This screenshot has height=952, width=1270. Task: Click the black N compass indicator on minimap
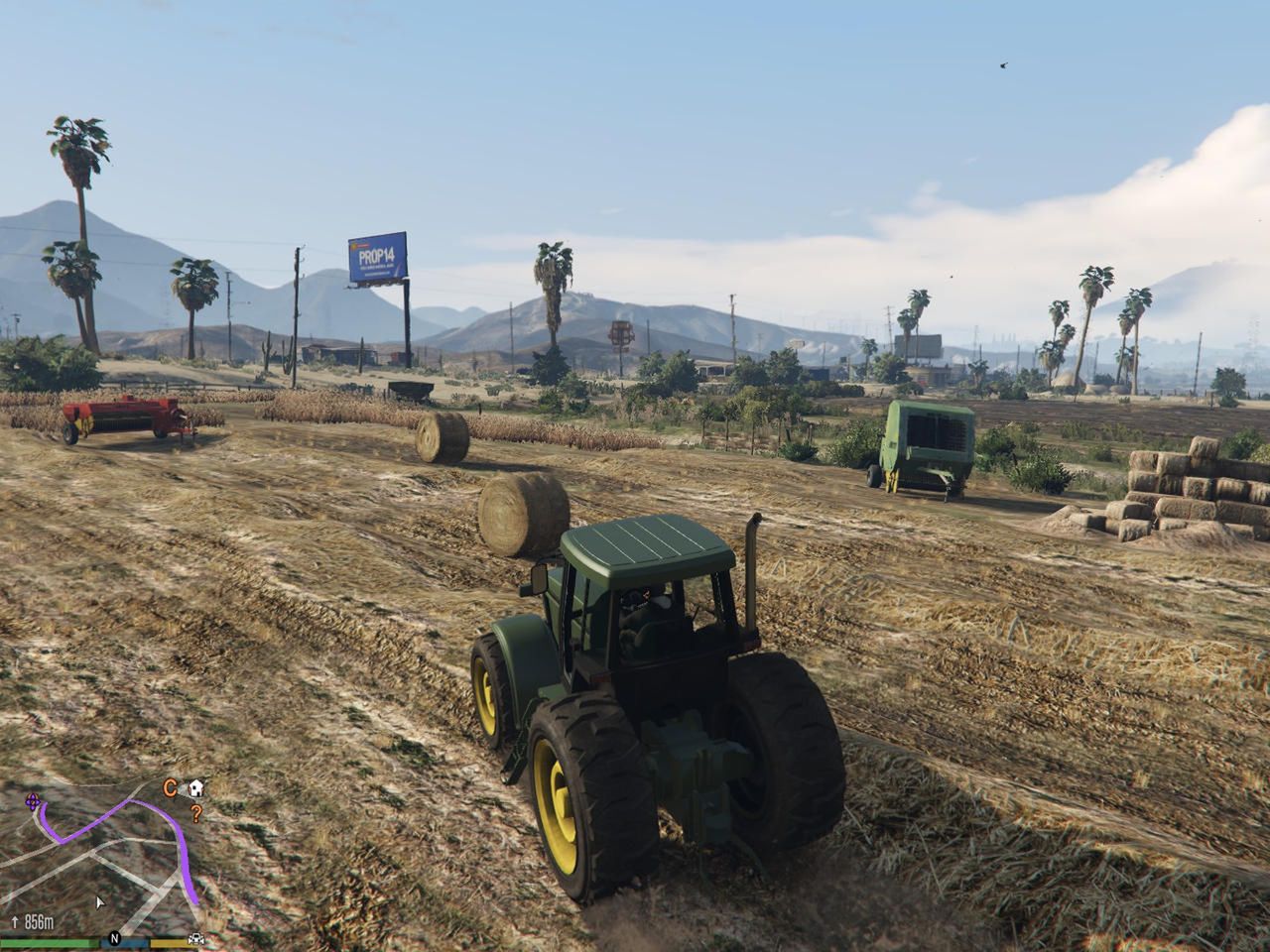pos(115,939)
